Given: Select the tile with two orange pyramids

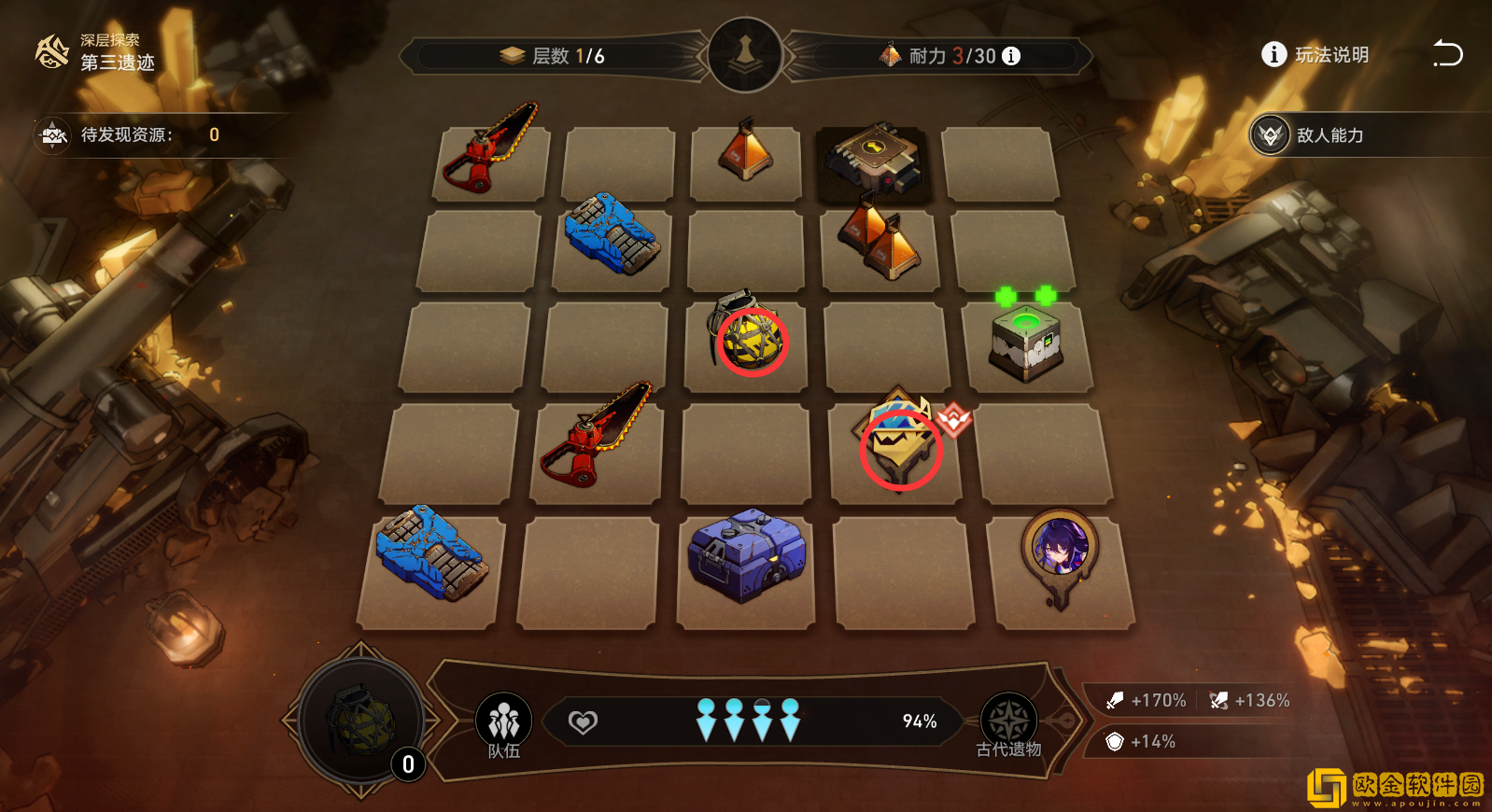Looking at the screenshot, I should coord(879,243).
